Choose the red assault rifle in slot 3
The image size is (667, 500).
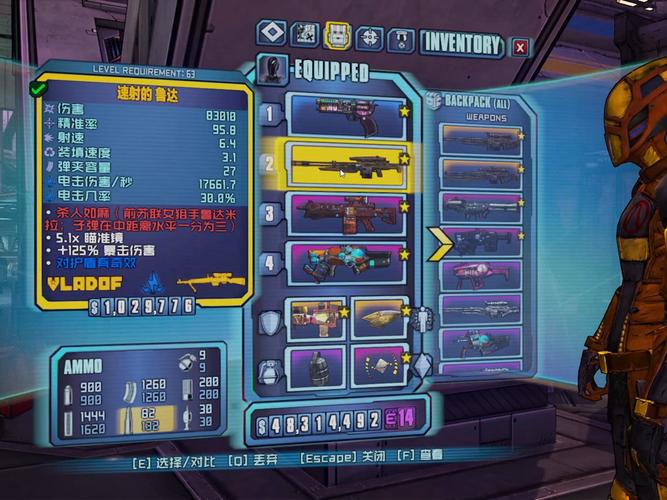[346, 214]
